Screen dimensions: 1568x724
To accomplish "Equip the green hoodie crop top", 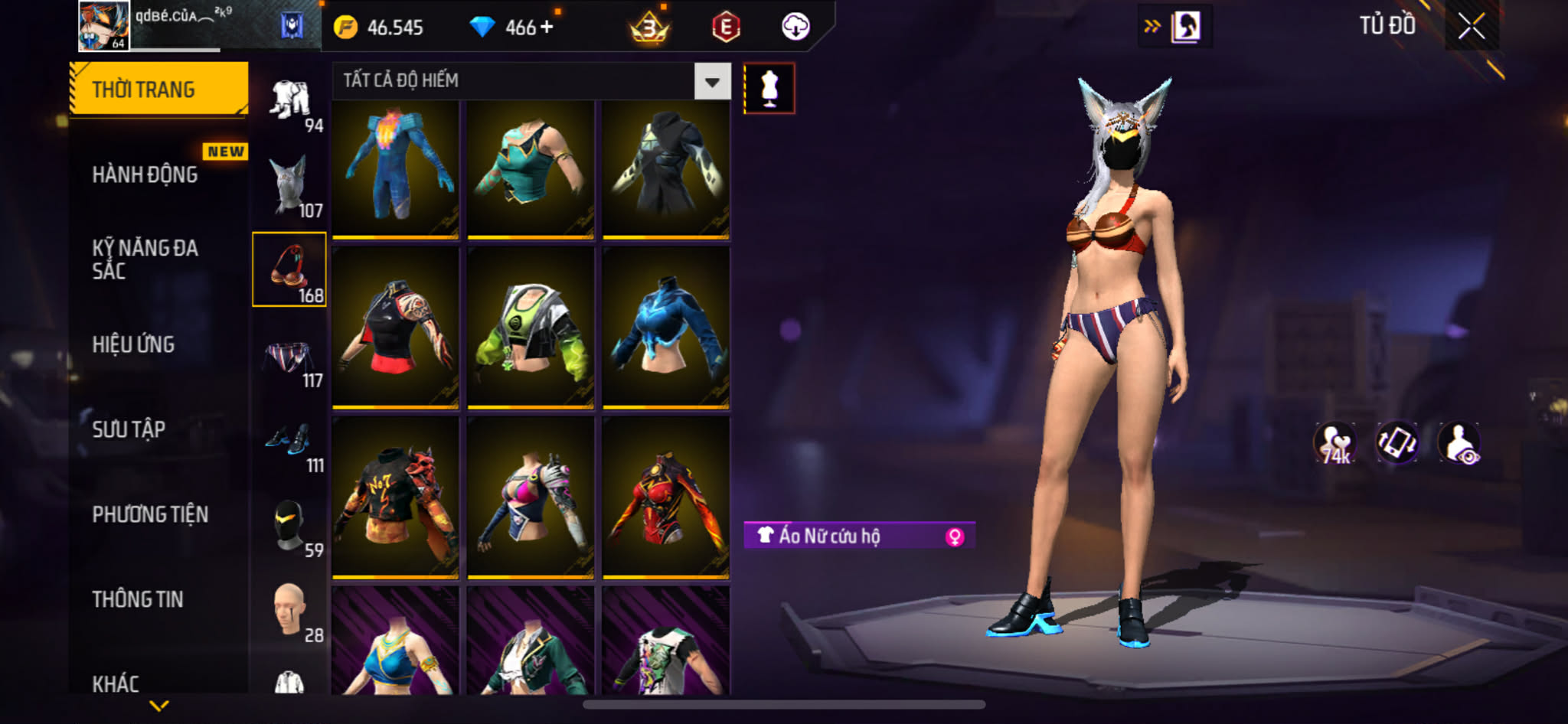I will pyautogui.click(x=531, y=331).
